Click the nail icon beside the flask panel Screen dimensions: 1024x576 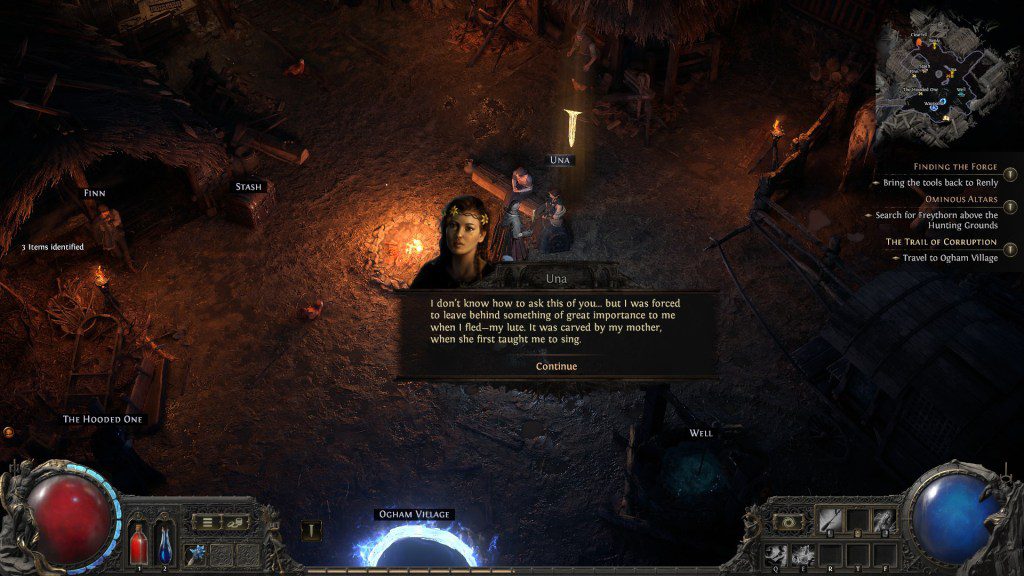pyautogui.click(x=311, y=531)
